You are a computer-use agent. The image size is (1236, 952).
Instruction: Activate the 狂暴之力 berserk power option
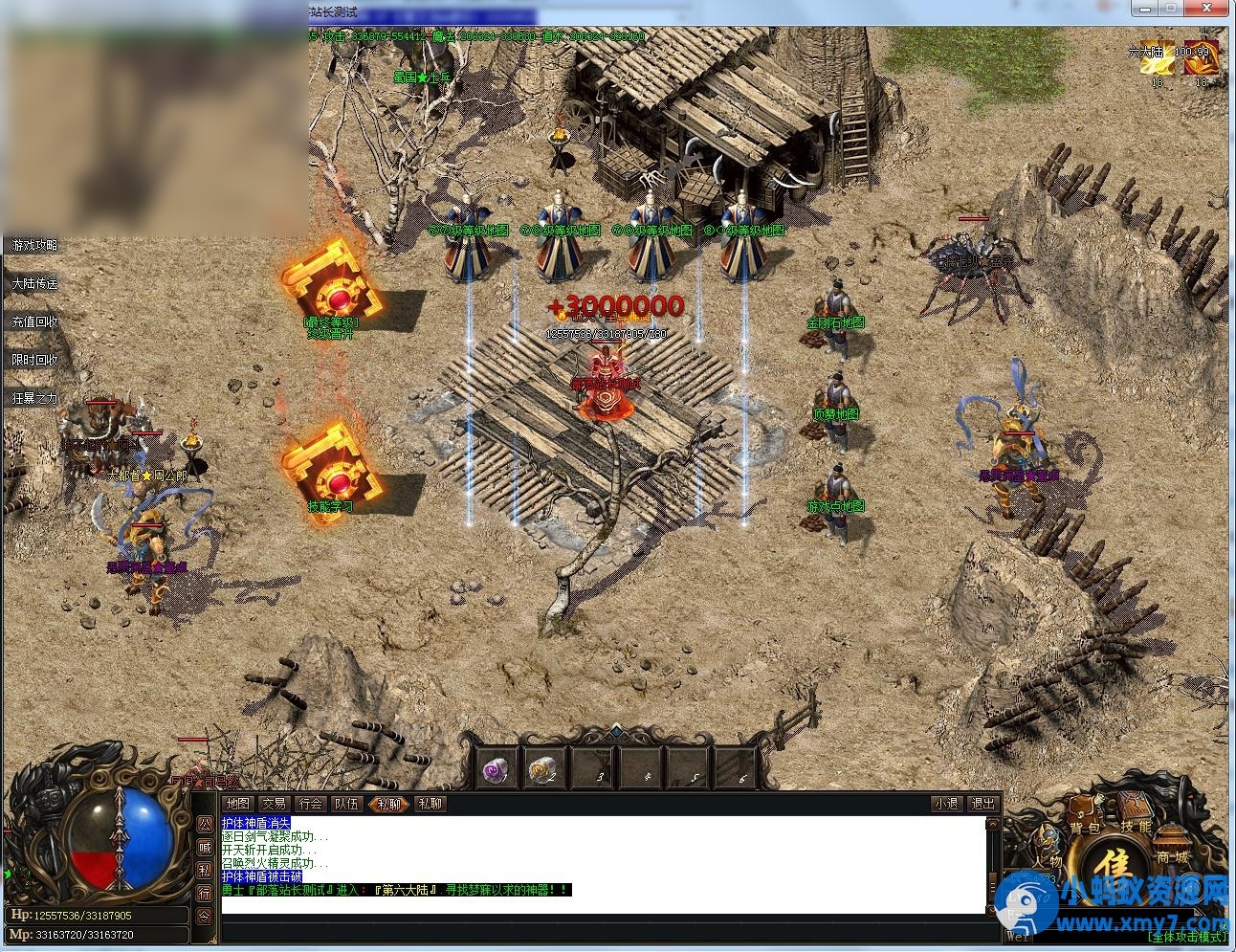[x=34, y=398]
